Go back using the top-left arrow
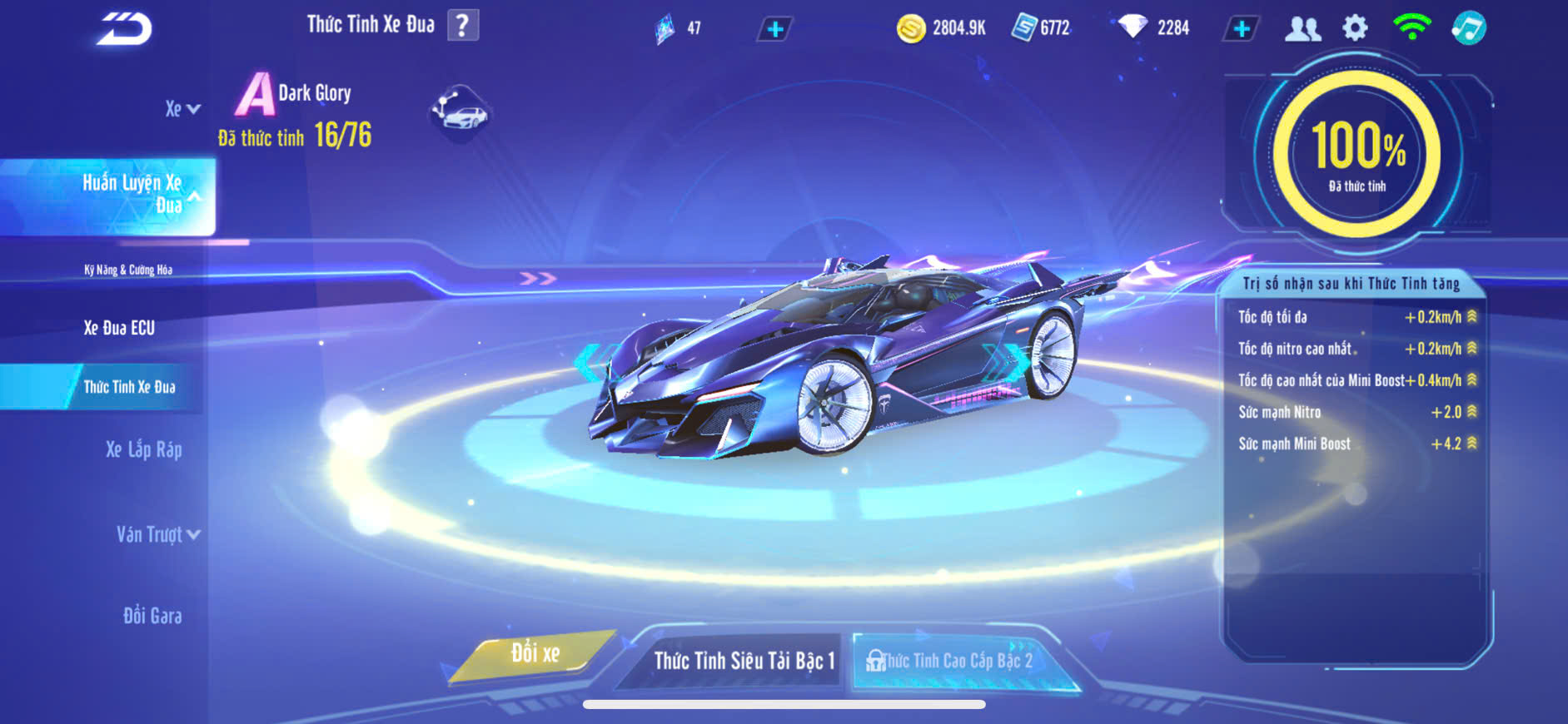This screenshot has height=724, width=1568. 124,28
